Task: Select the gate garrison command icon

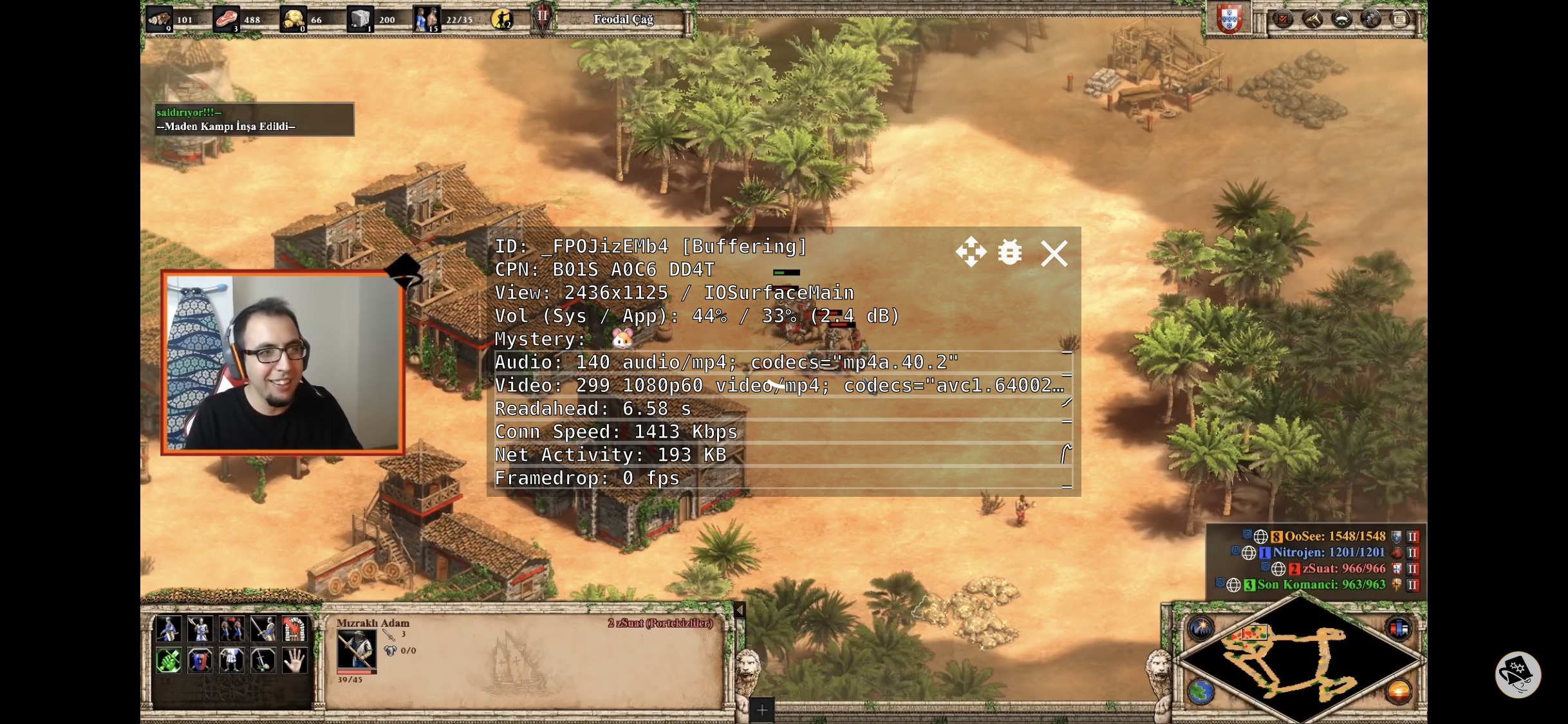Action: click(295, 629)
